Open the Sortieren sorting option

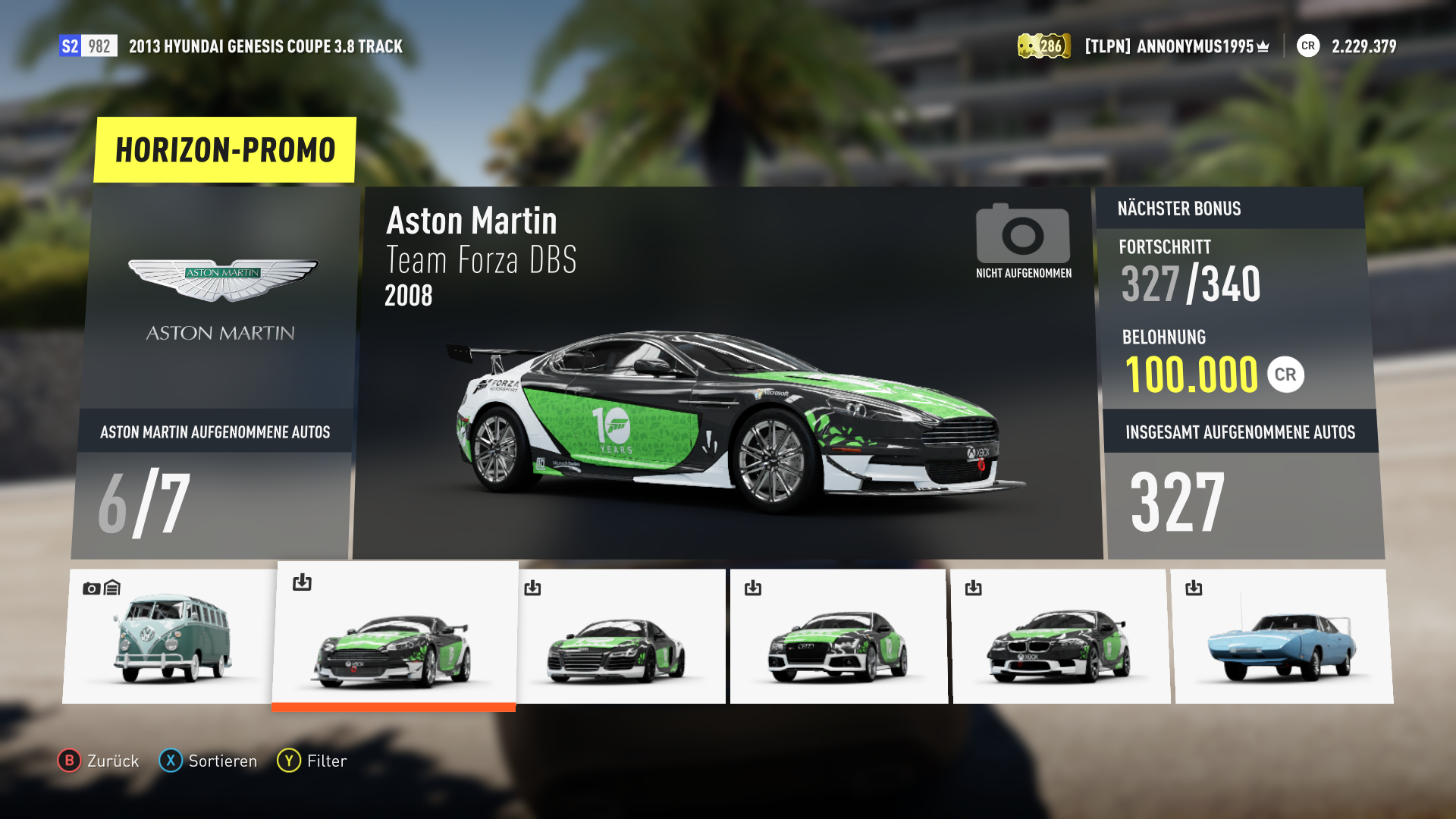pos(209,761)
